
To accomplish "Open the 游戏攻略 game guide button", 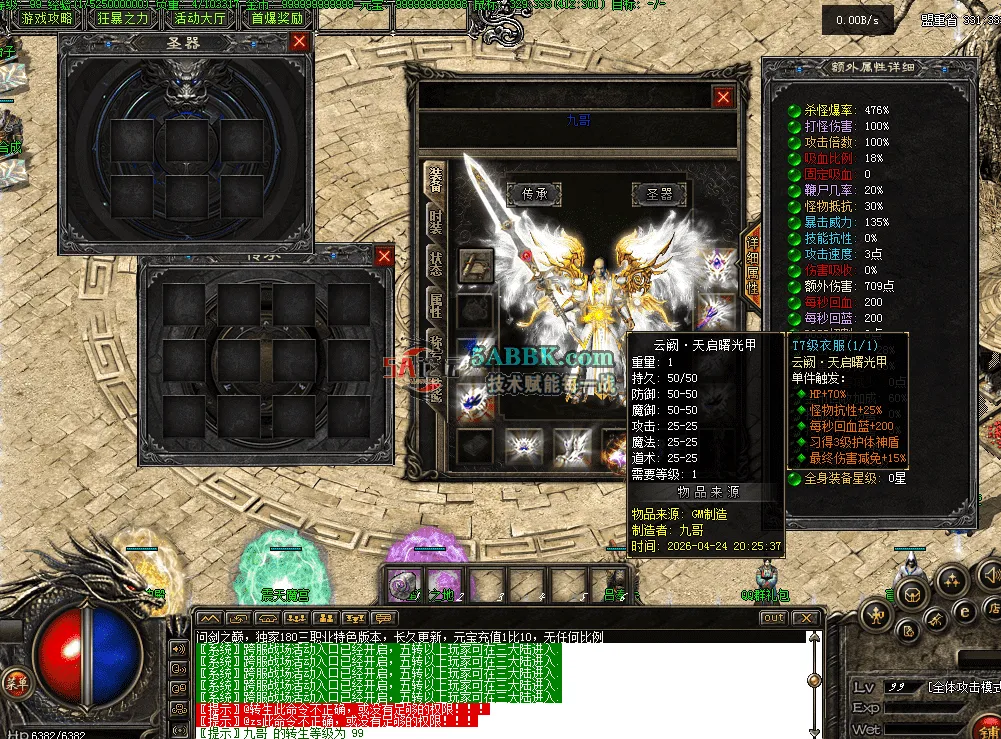I will (46, 18).
